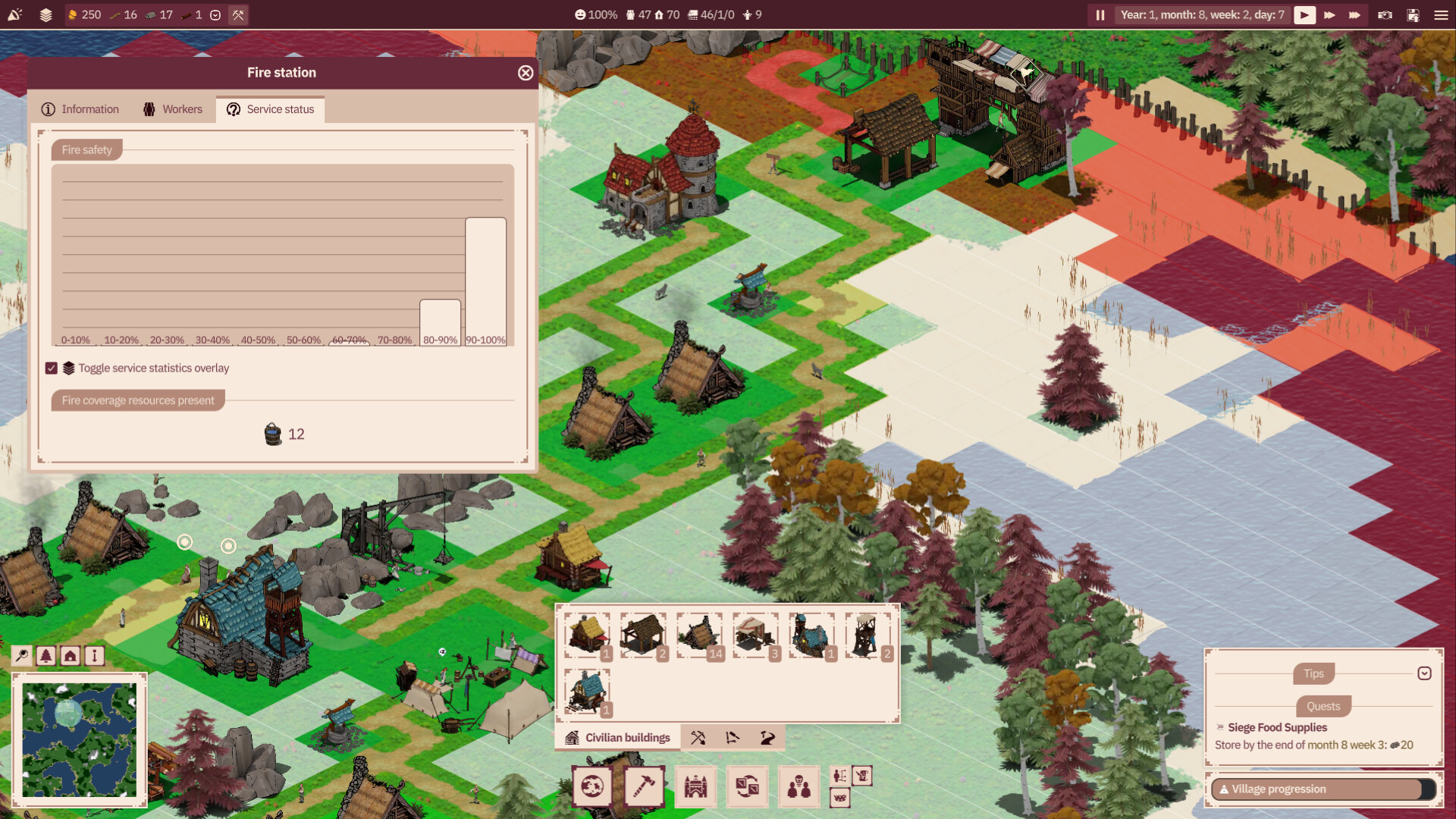
Task: Toggle service statistics overlay checkbox
Action: click(52, 369)
